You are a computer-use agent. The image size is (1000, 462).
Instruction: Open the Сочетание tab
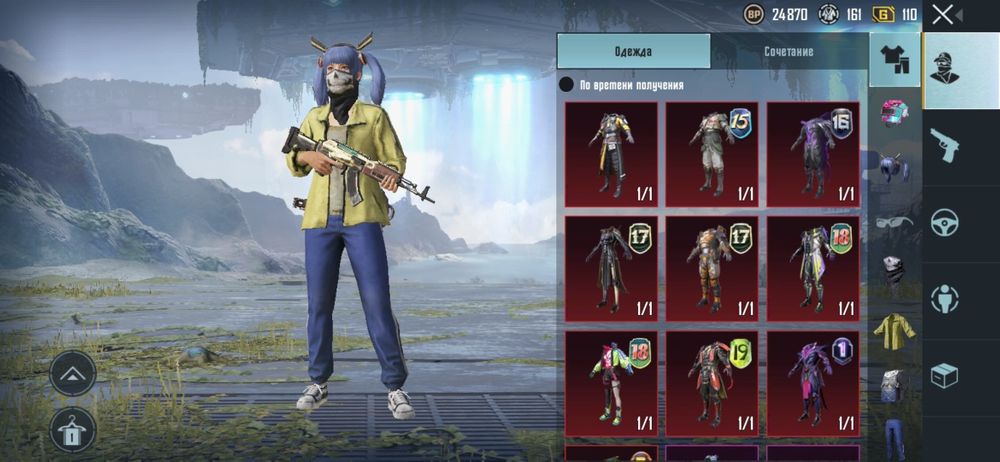pyautogui.click(x=788, y=51)
